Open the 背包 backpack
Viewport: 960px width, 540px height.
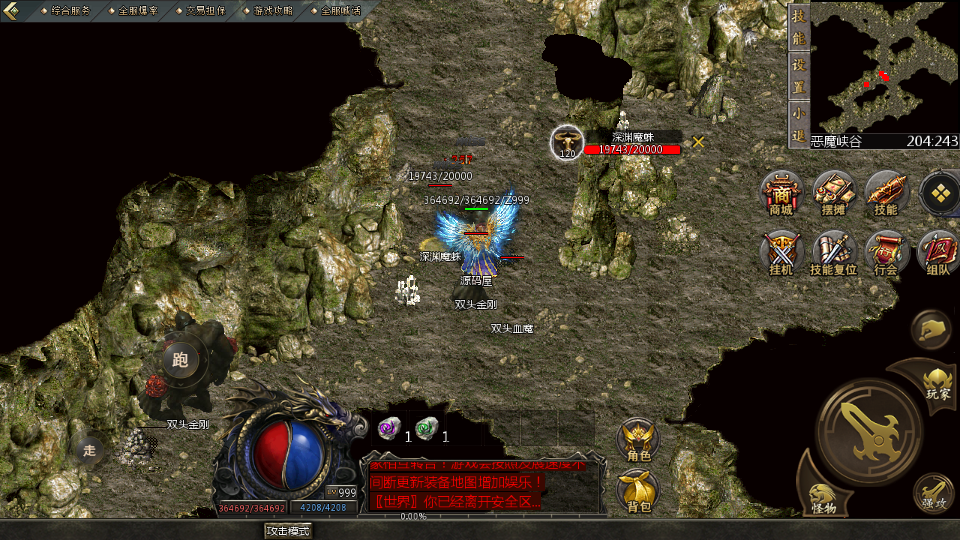pos(638,490)
